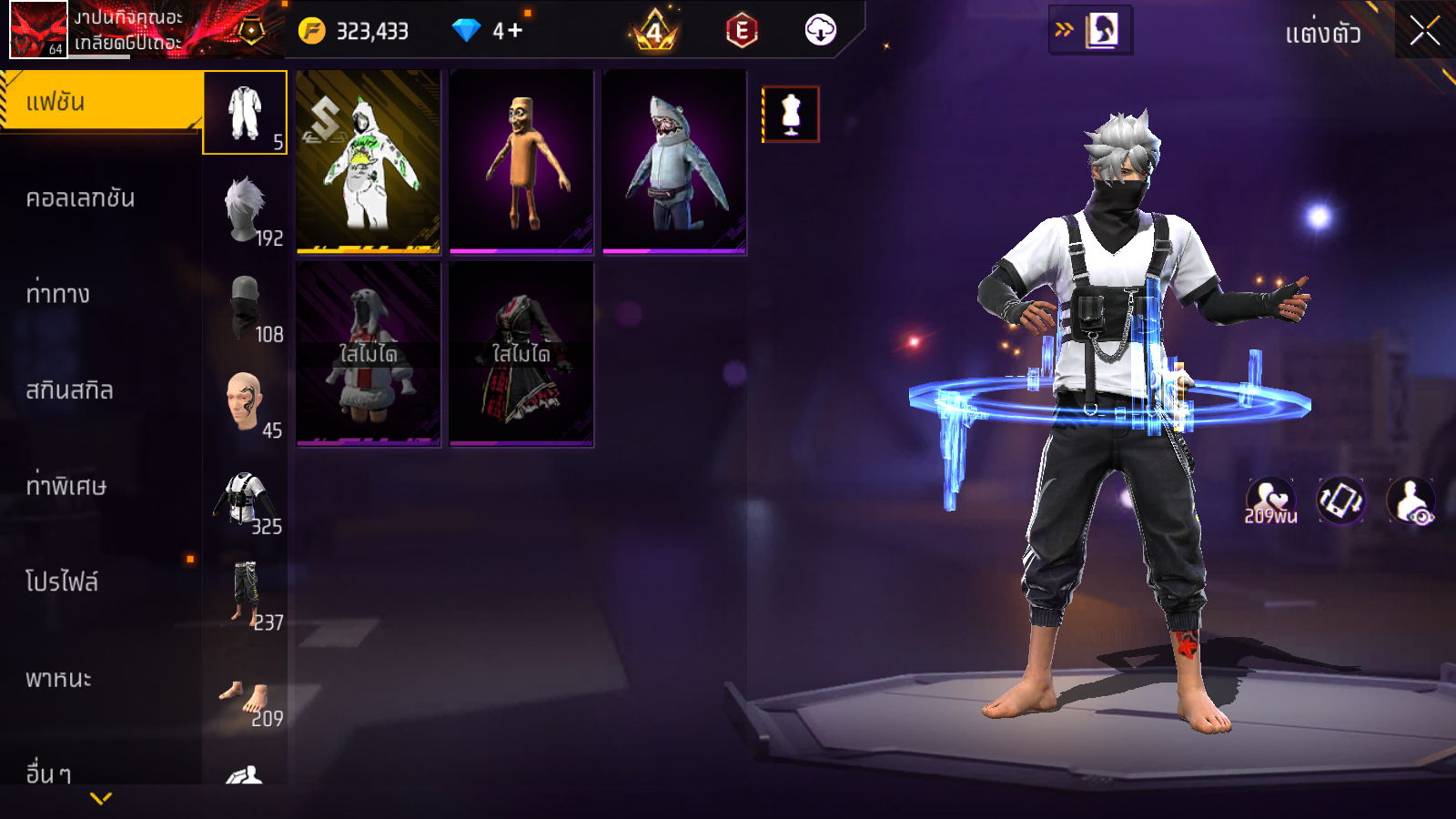Viewport: 1456px width, 819px height.
Task: Select the face paint subcategory
Action: (245, 401)
